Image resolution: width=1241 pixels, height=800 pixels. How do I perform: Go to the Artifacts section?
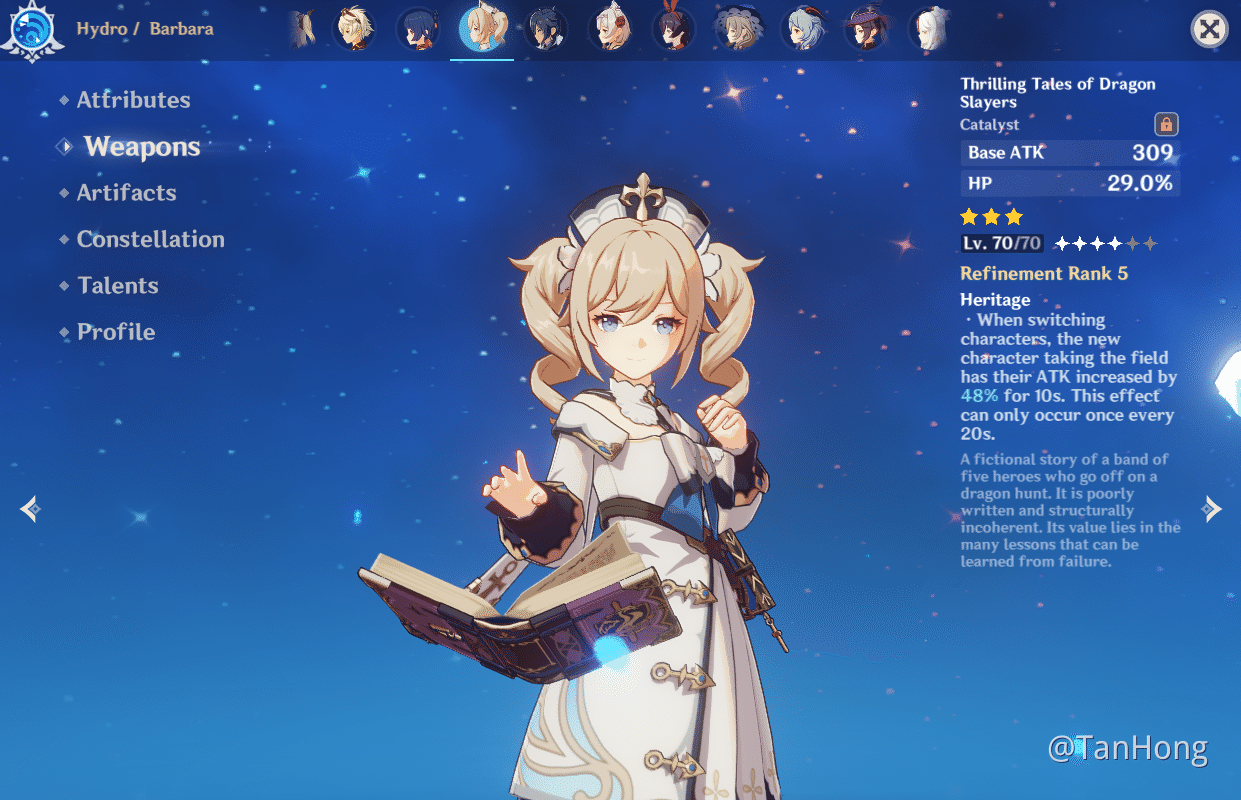click(x=126, y=193)
